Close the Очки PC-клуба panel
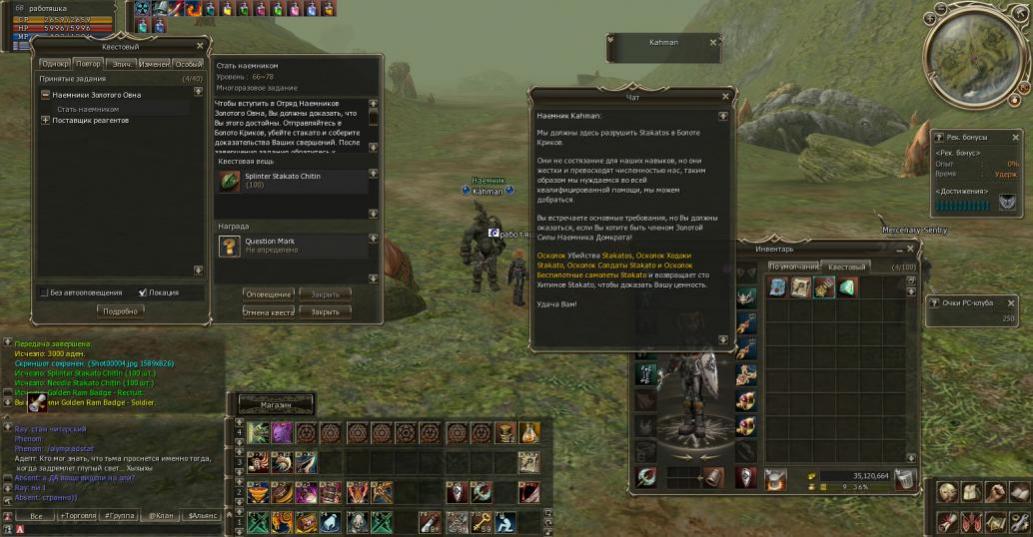The image size is (1033, 537). coord(1020,302)
